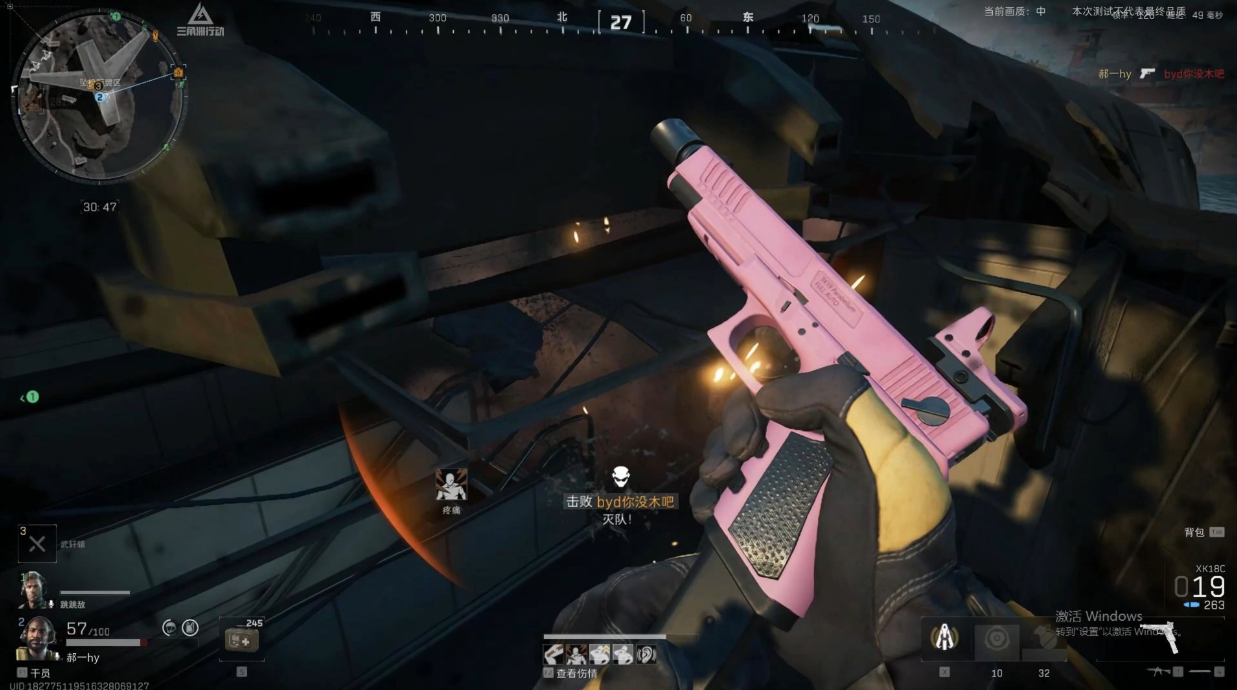
Task: Click the ear hearing status icon
Action: coord(648,654)
